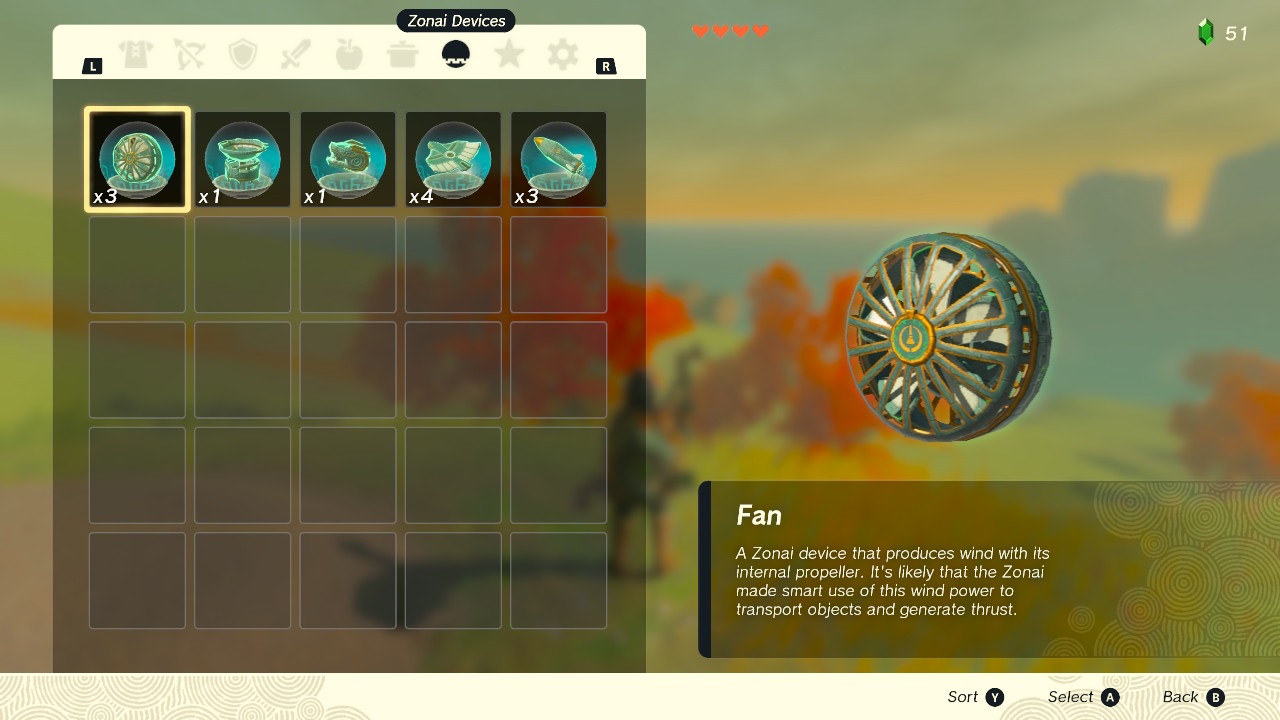Open the armor tab with the tunic icon

tap(137, 54)
